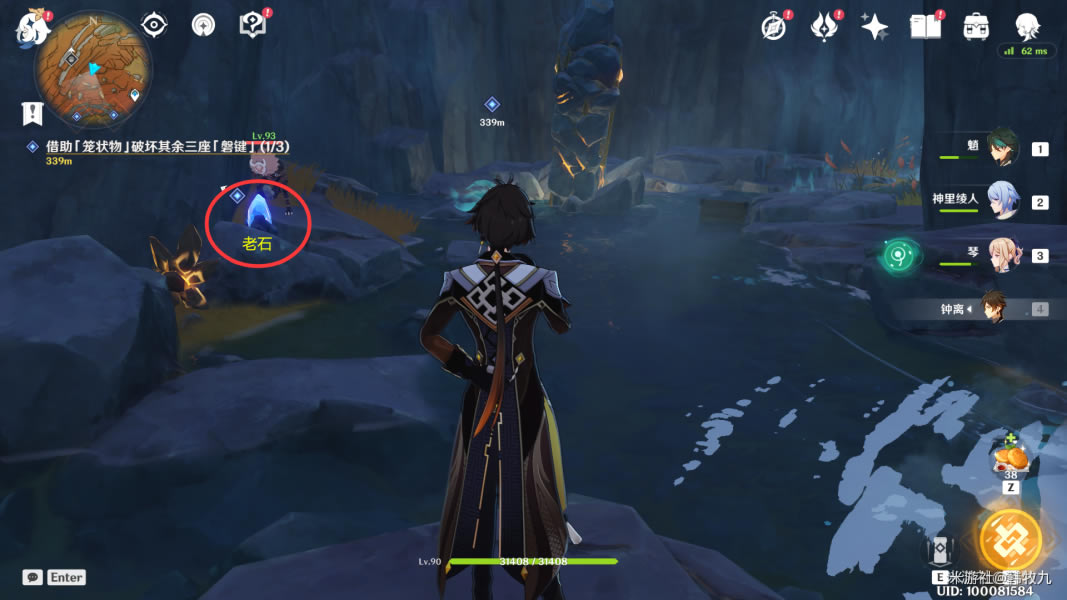Screen dimensions: 1067x600
Task: Open the compass events icon
Action: 773,27
